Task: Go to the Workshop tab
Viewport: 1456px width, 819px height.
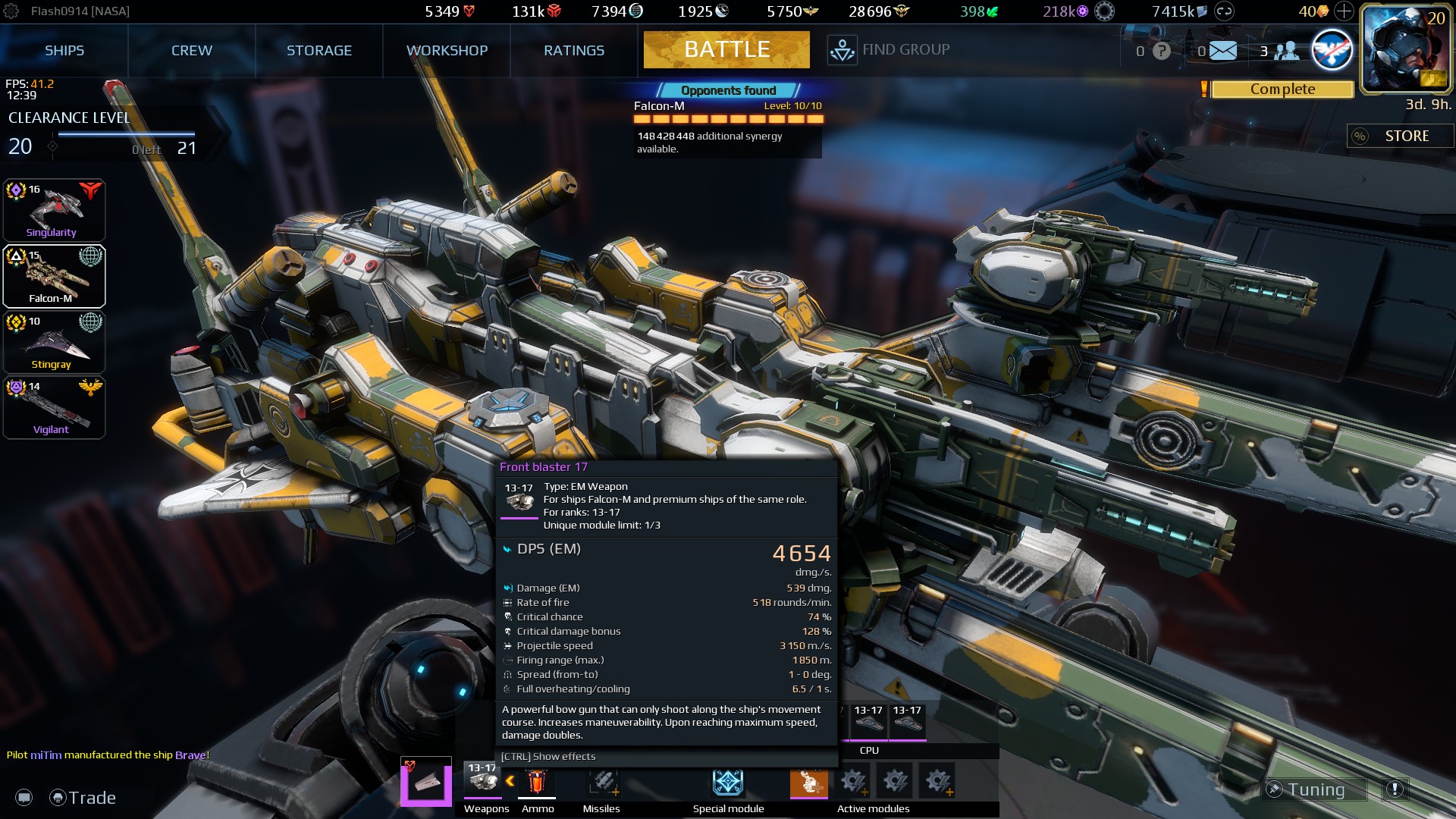Action: (447, 51)
